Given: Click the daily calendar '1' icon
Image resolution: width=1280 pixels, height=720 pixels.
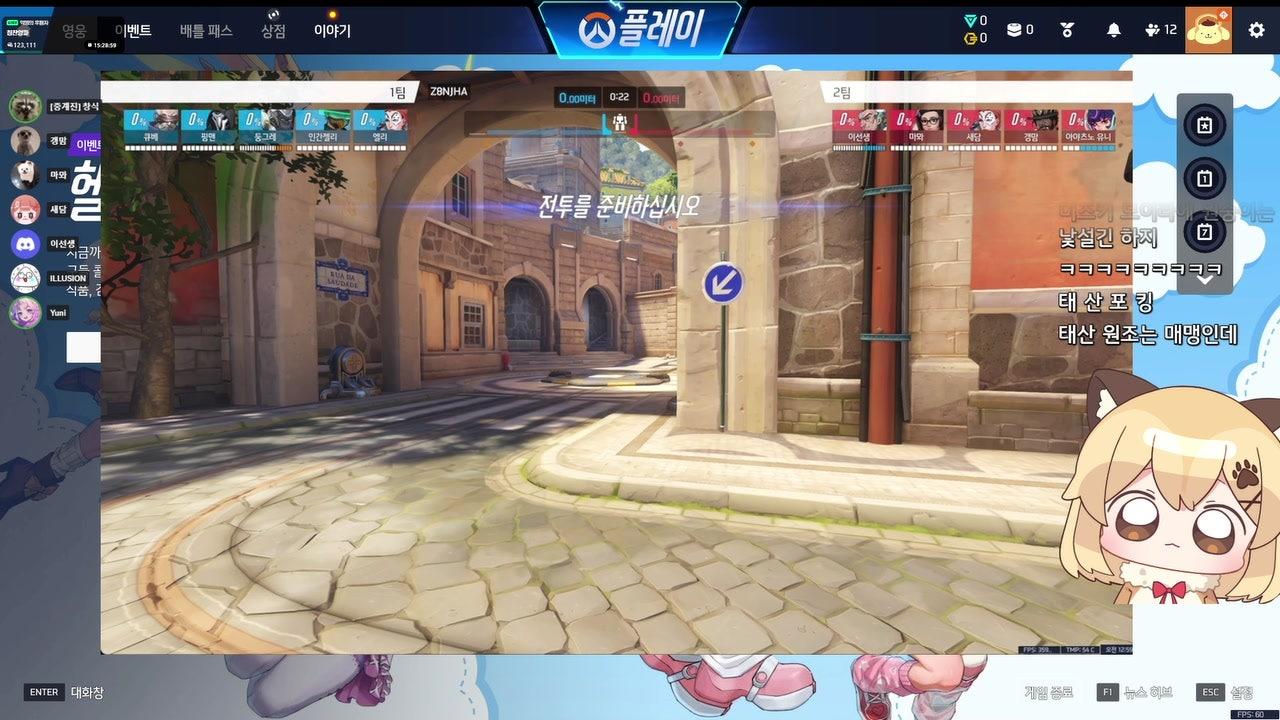Looking at the screenshot, I should tap(1205, 179).
